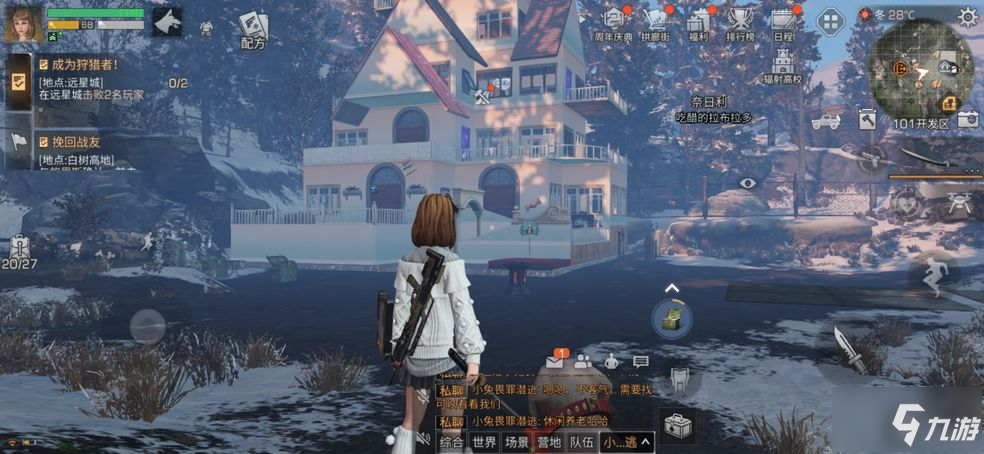Open the gear settings icon
The height and width of the screenshot is (454, 984).
tap(967, 15)
